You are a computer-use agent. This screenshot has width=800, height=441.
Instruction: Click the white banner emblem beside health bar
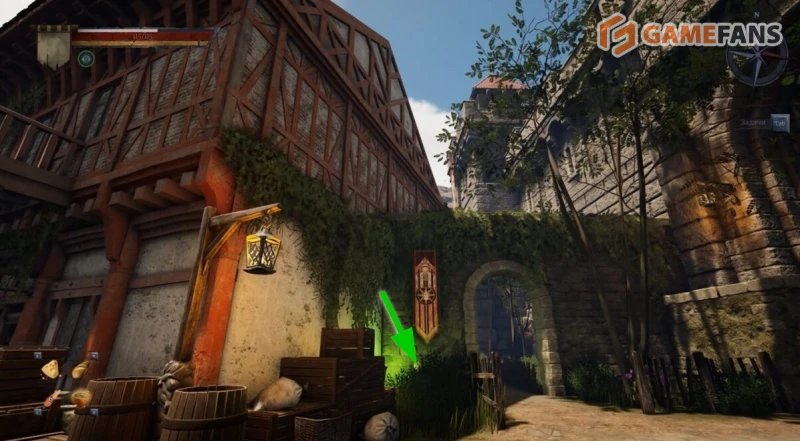point(53,45)
